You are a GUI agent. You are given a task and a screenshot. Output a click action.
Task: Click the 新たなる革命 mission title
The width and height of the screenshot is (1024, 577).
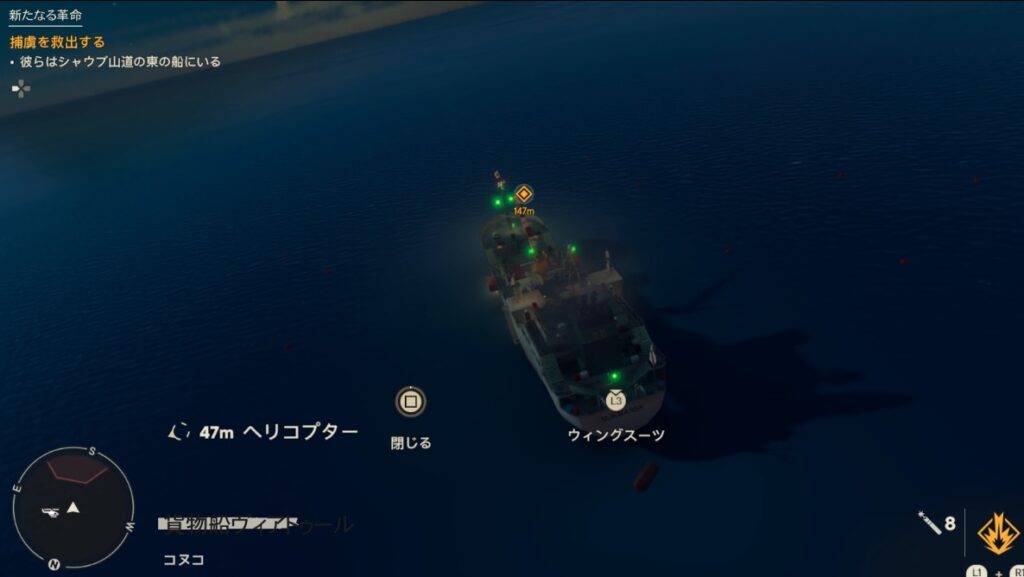tap(45, 16)
